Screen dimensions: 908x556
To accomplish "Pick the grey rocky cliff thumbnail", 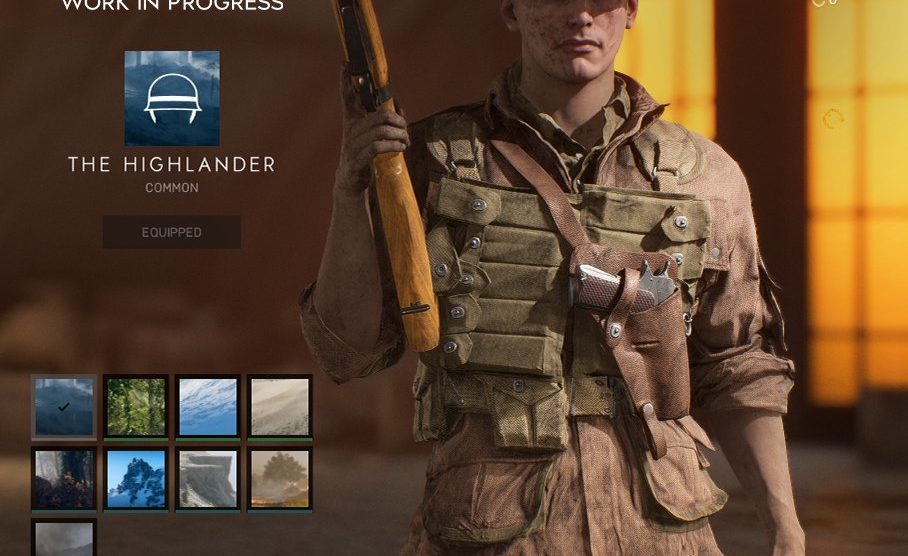I will coord(208,479).
